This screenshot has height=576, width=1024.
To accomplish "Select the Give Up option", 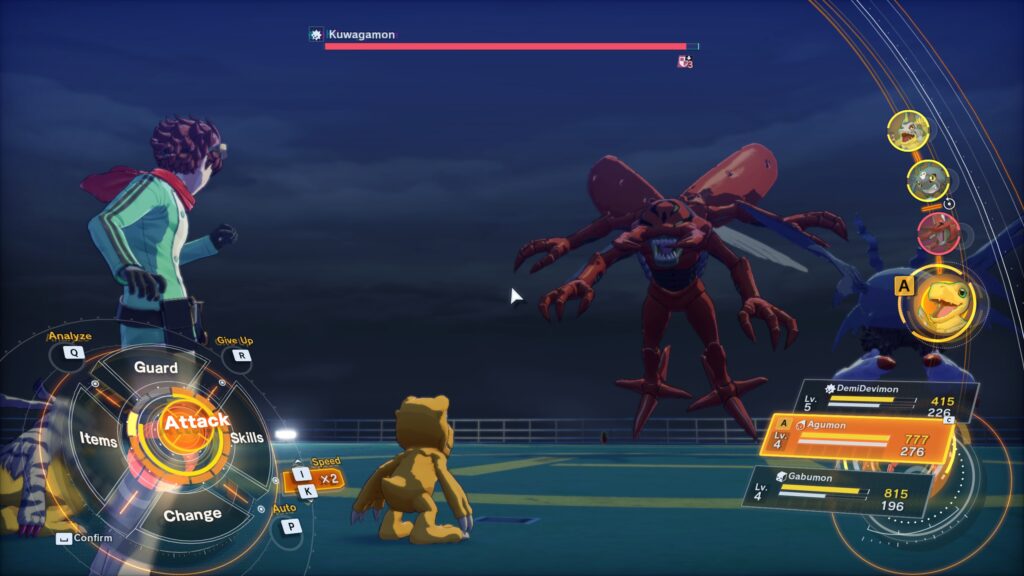I will click(x=241, y=354).
